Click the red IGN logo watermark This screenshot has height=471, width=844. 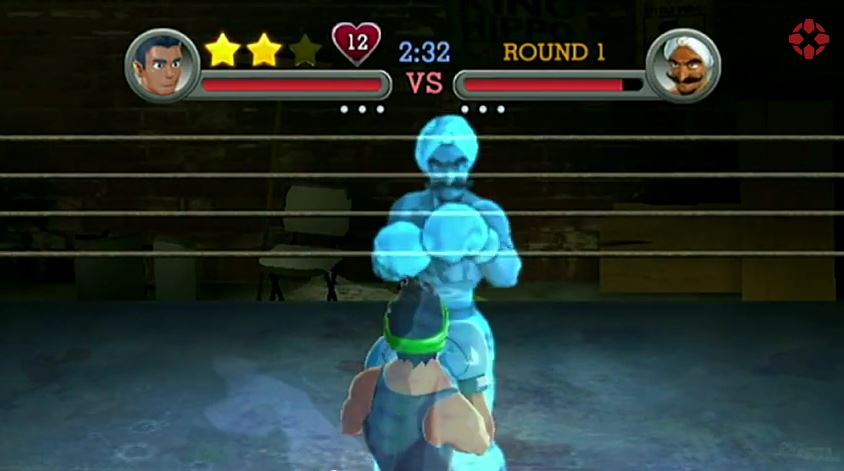(808, 39)
